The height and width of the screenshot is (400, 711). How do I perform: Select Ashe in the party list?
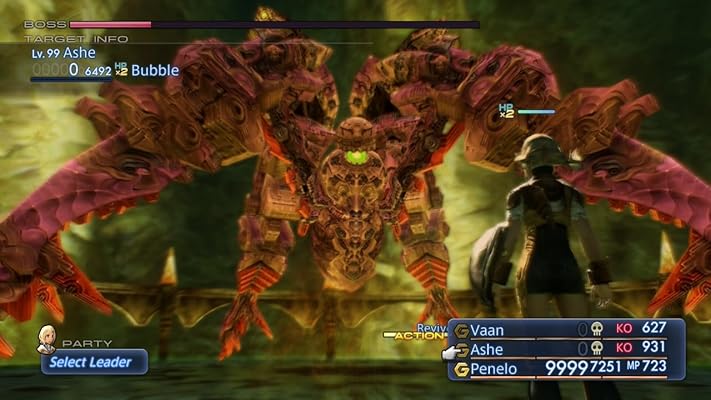pos(490,348)
